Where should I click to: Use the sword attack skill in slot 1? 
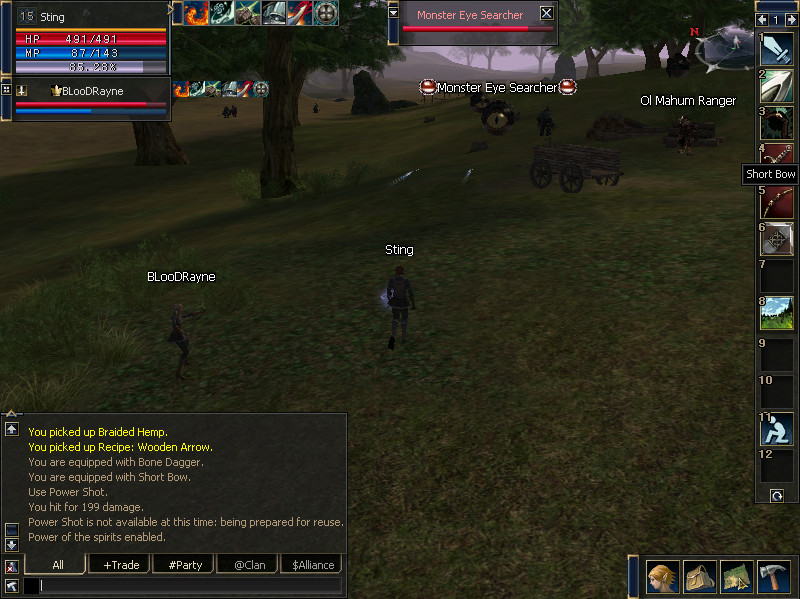(777, 48)
